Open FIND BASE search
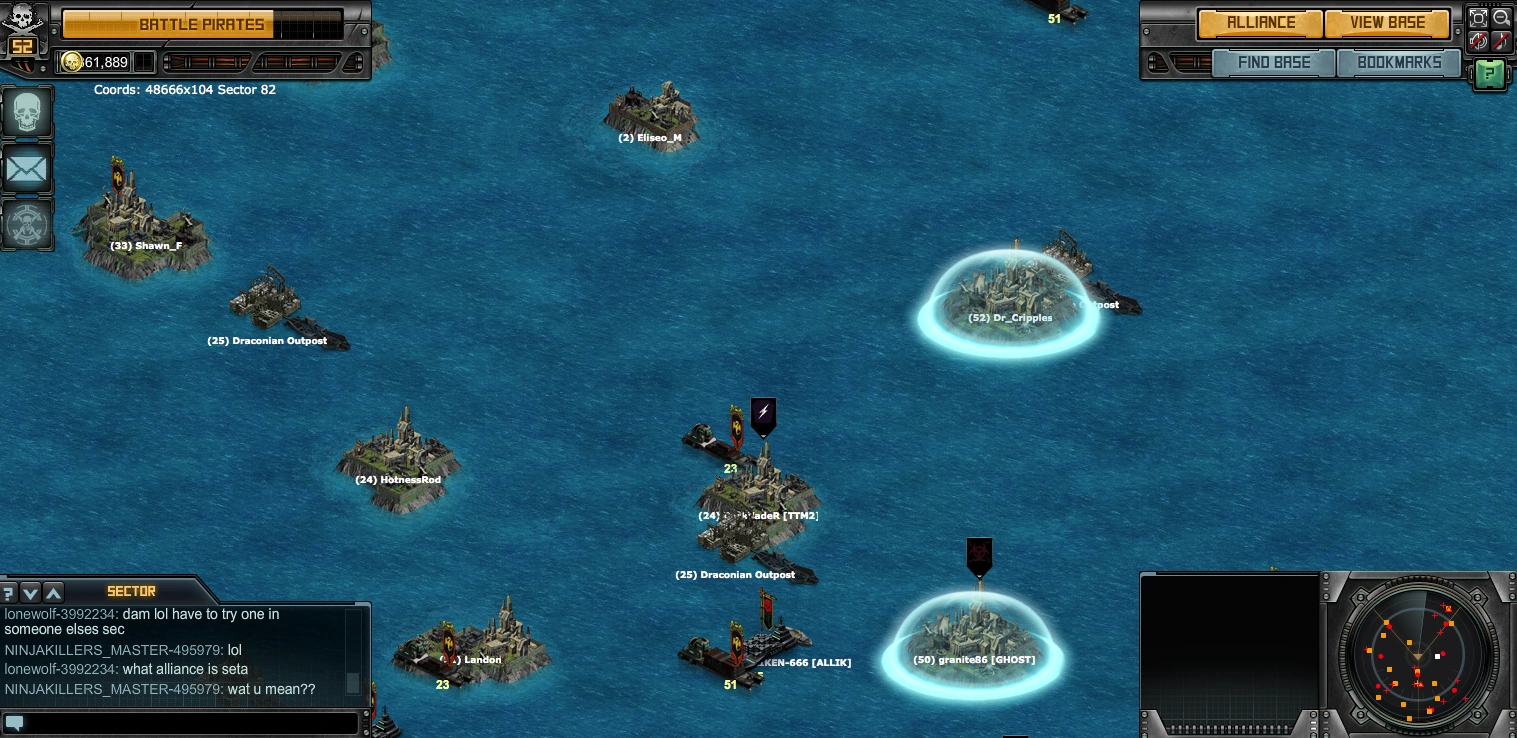Screen dimensions: 1517x738 coord(1274,62)
